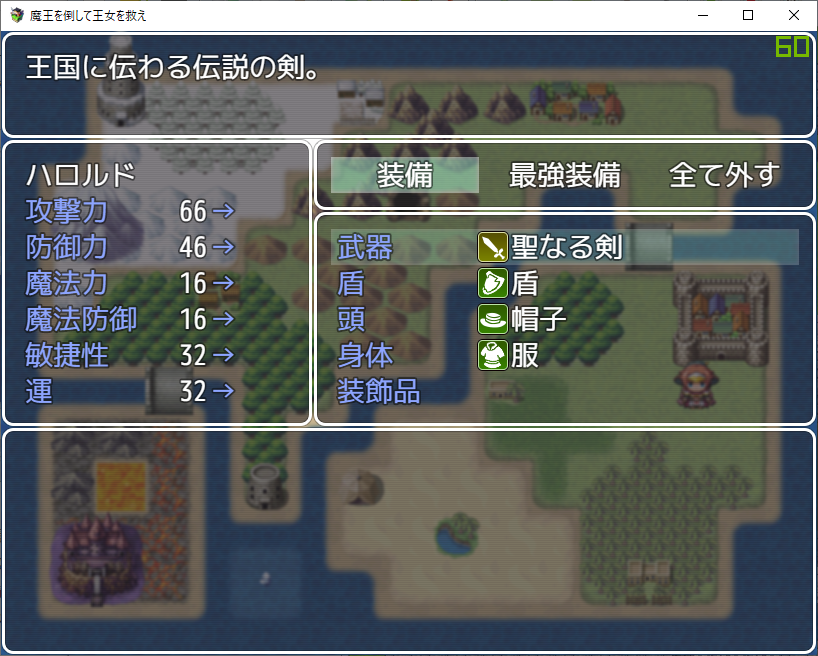This screenshot has width=818, height=656.
Task: Choose the 頭 slot holding 帽子
Action: 565,319
